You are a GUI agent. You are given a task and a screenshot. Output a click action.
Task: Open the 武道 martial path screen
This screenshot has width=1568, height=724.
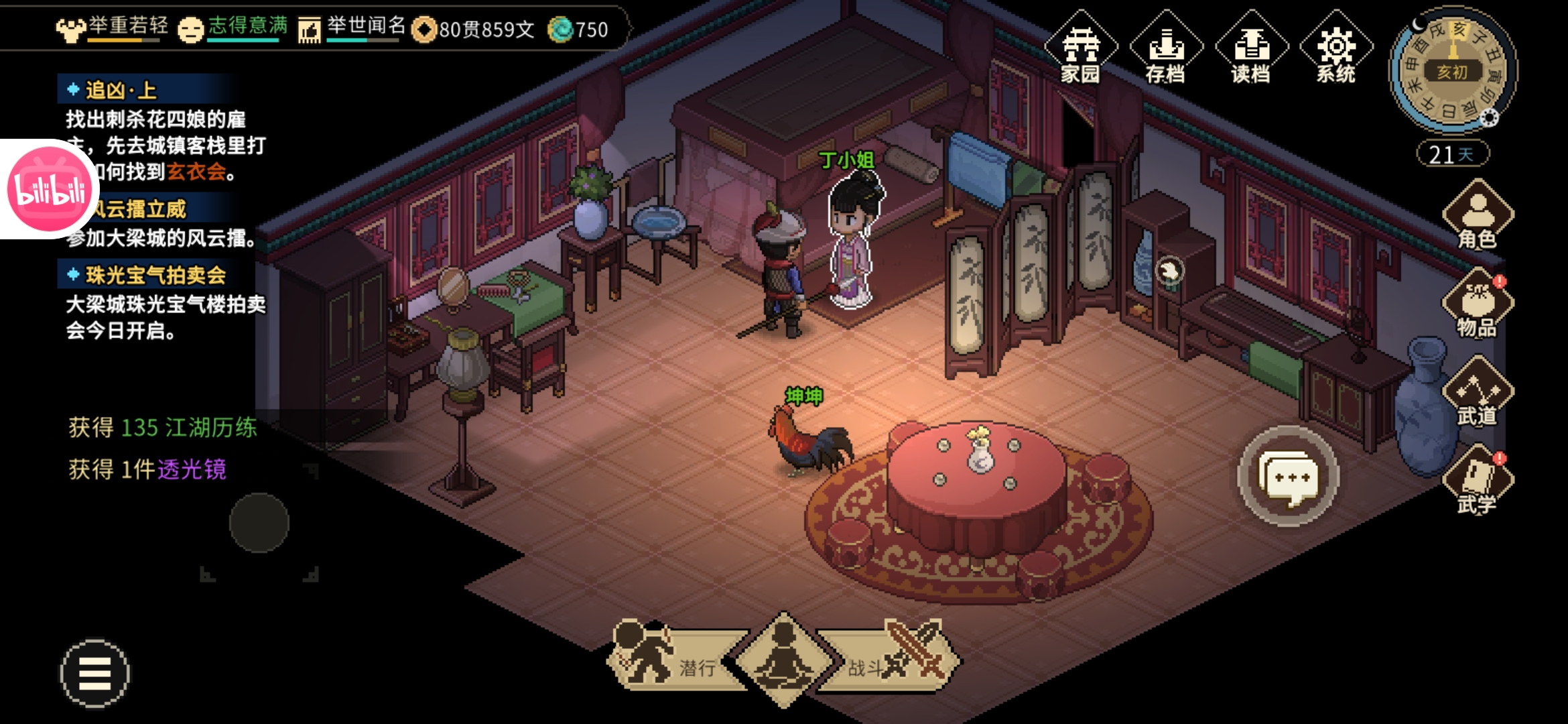pyautogui.click(x=1478, y=393)
